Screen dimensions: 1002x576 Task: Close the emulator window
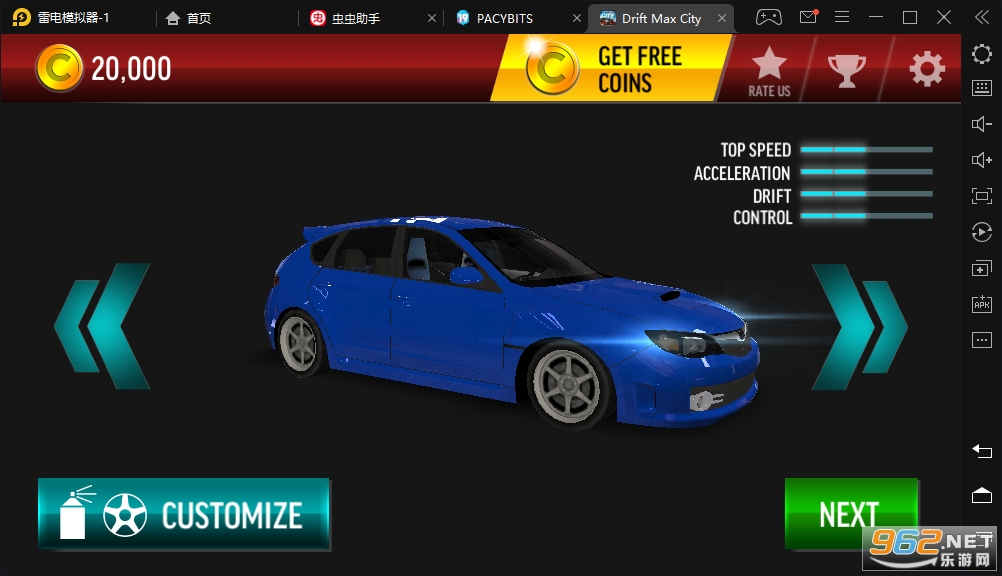coord(943,17)
